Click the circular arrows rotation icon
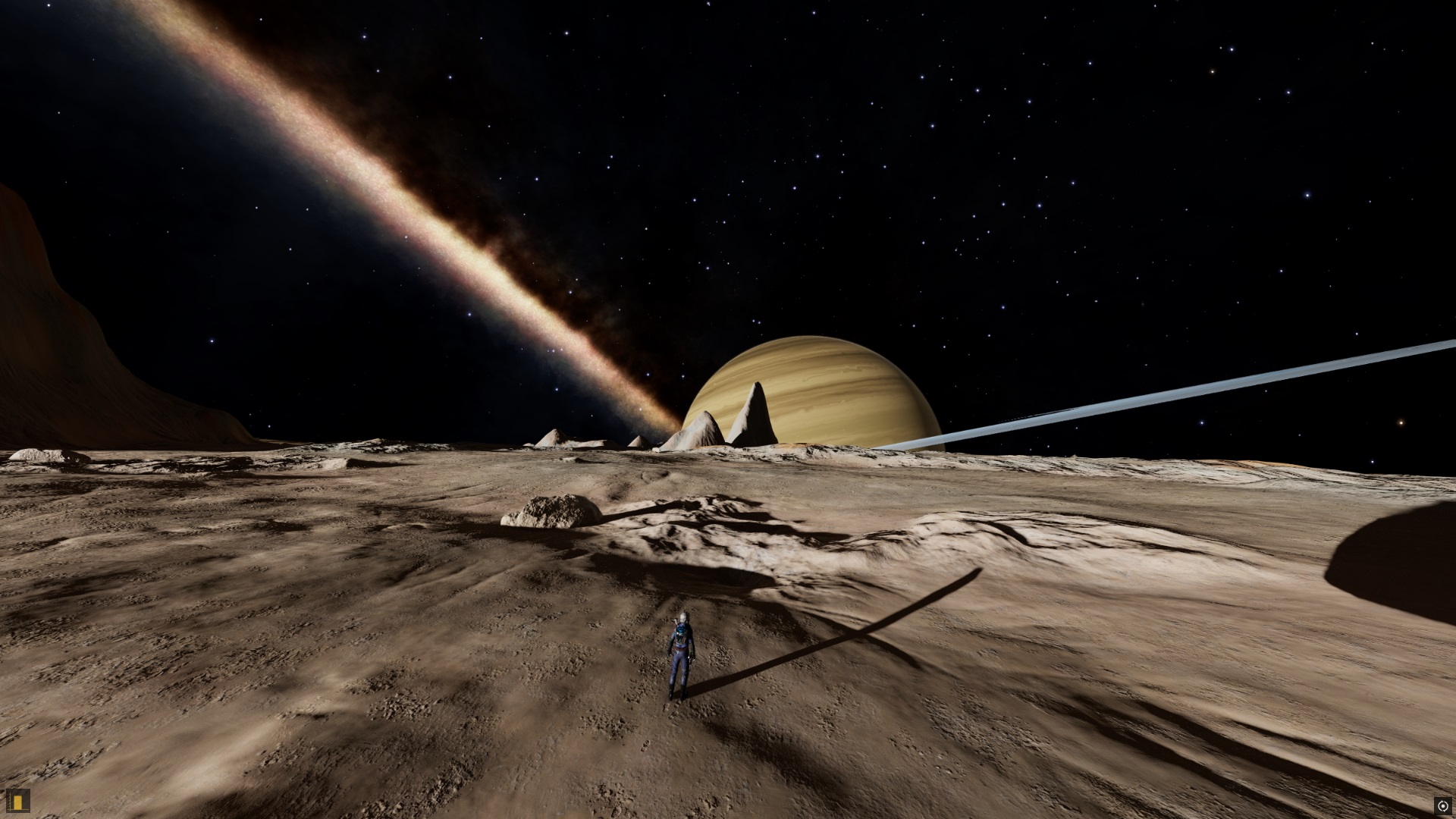The height and width of the screenshot is (819, 1456). coord(1442,805)
